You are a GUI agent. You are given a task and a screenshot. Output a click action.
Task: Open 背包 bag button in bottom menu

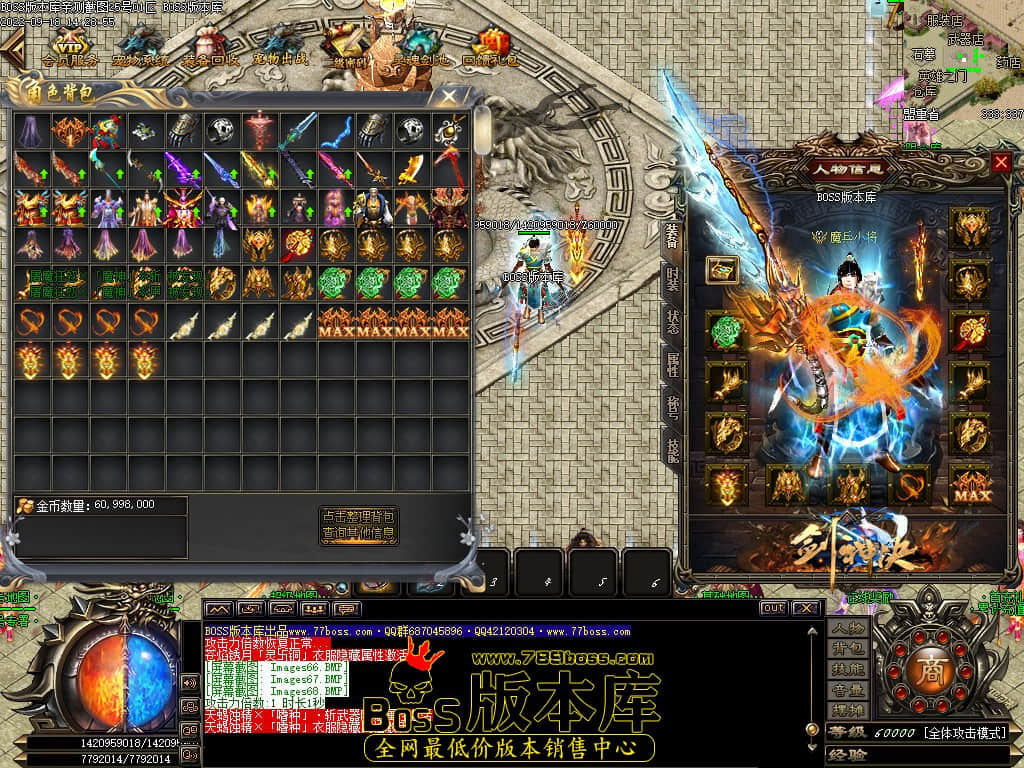pyautogui.click(x=846, y=650)
